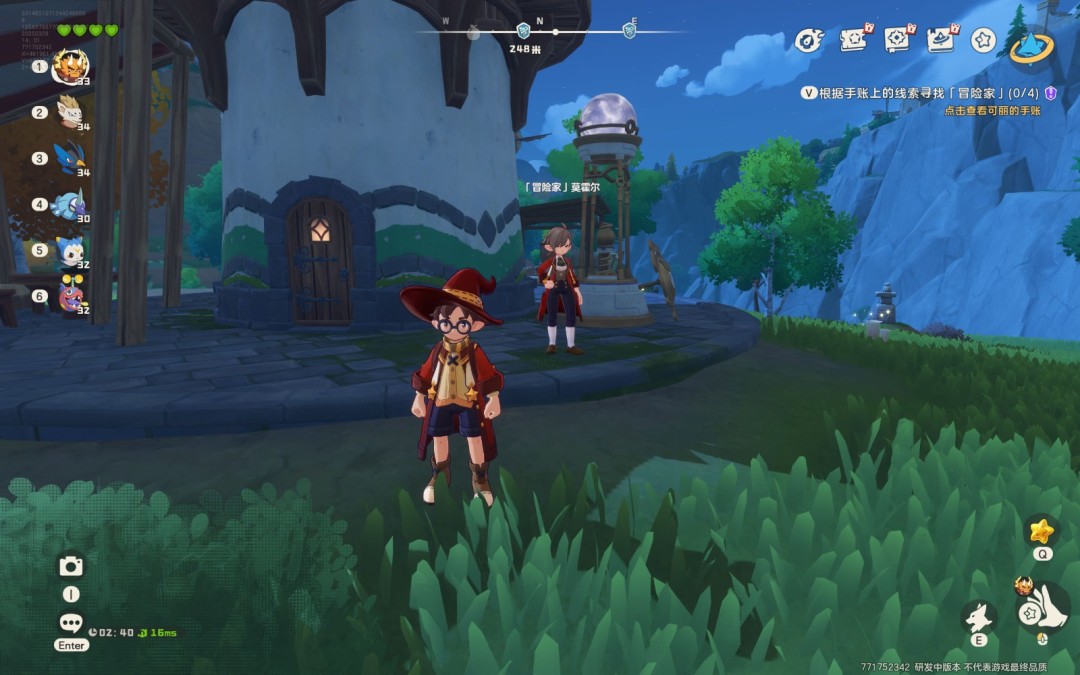Viewport: 1080px width, 675px height.
Task: Open the blue star with golden ring icon
Action: [x=1031, y=44]
